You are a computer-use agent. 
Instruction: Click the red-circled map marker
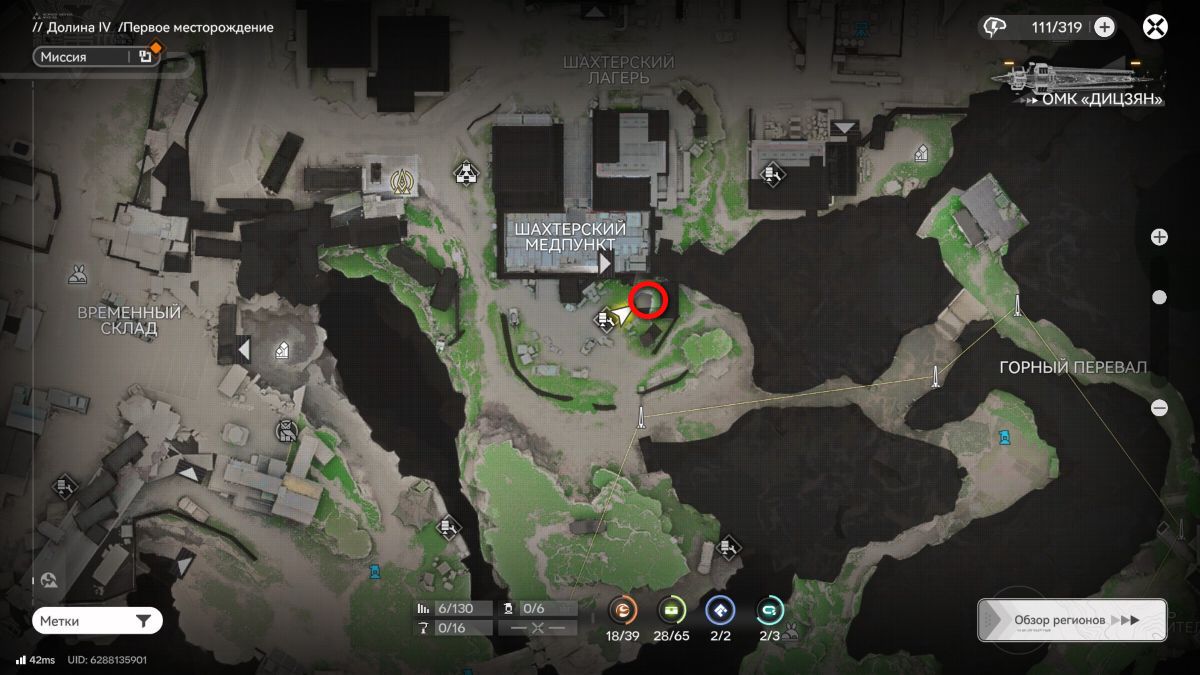[x=649, y=300]
